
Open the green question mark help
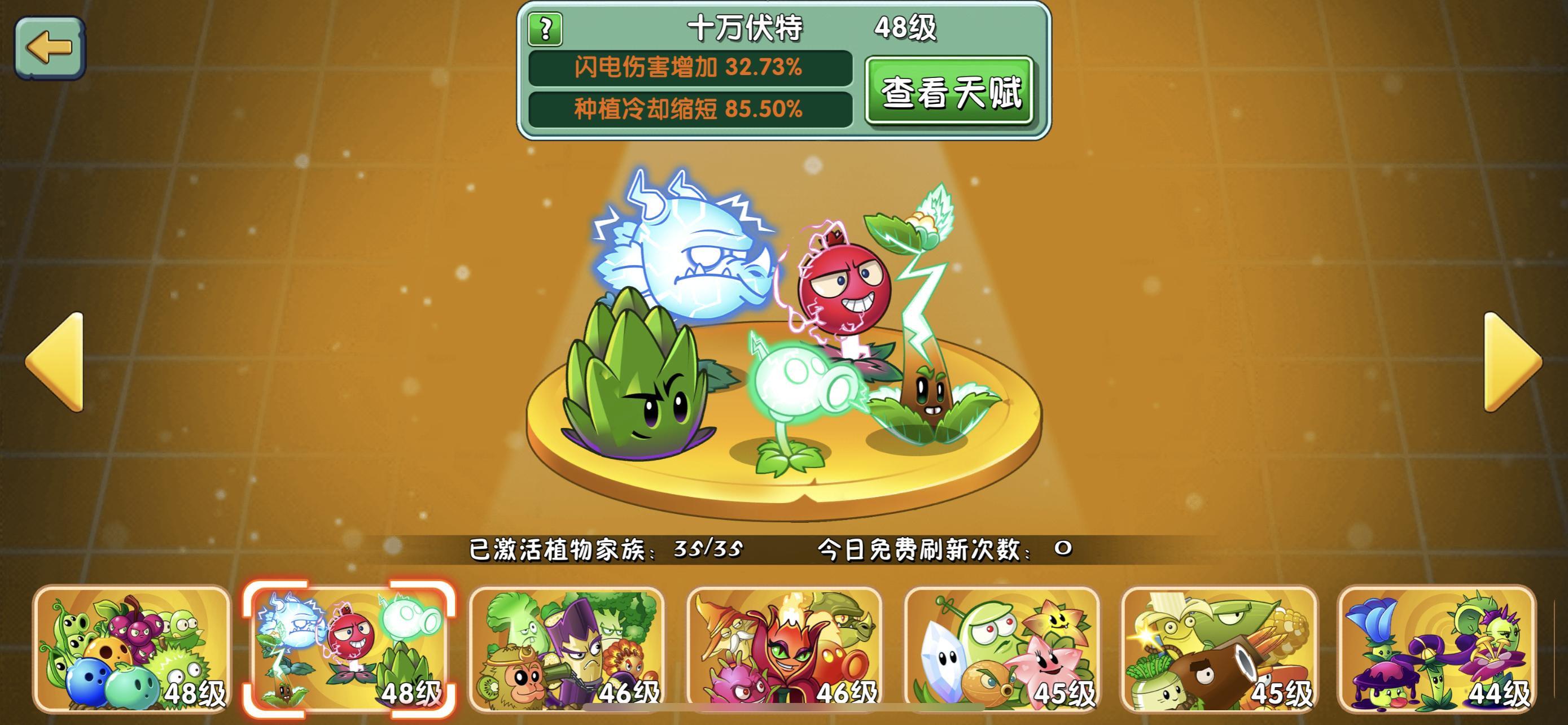(x=545, y=29)
